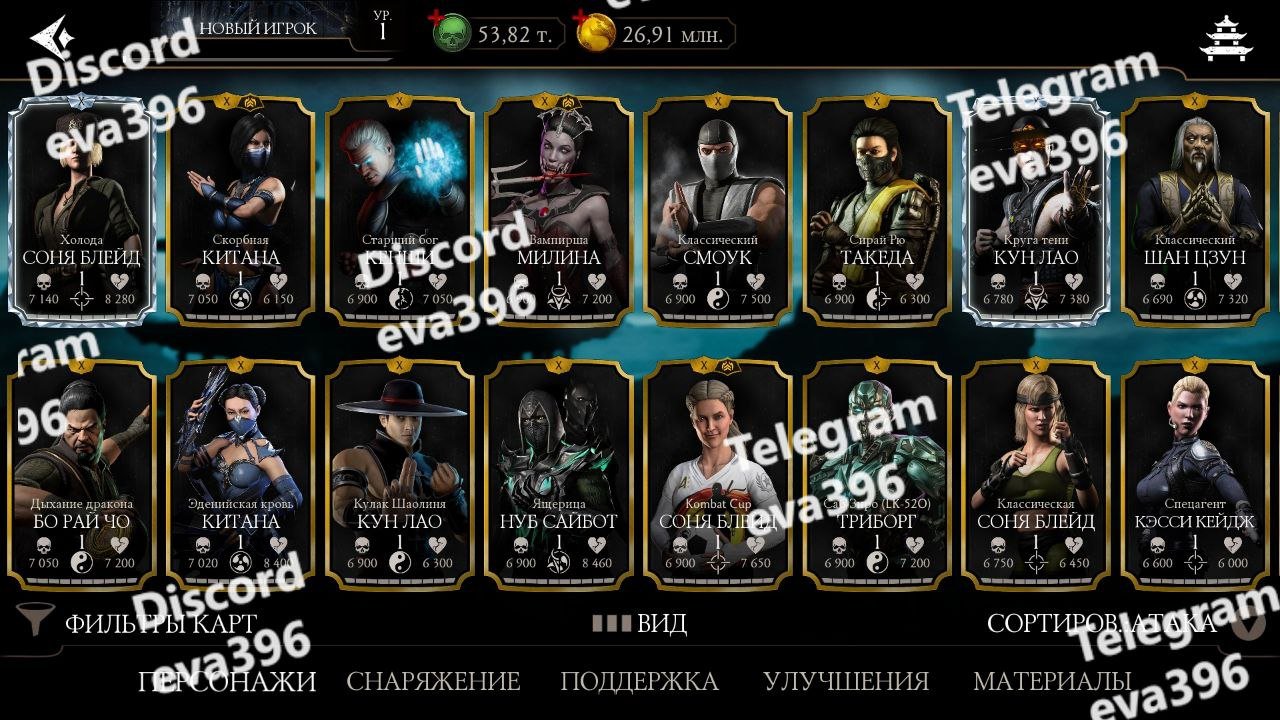Choose the Скорбная Китана card
Image resolution: width=1280 pixels, height=720 pixels.
pyautogui.click(x=241, y=210)
